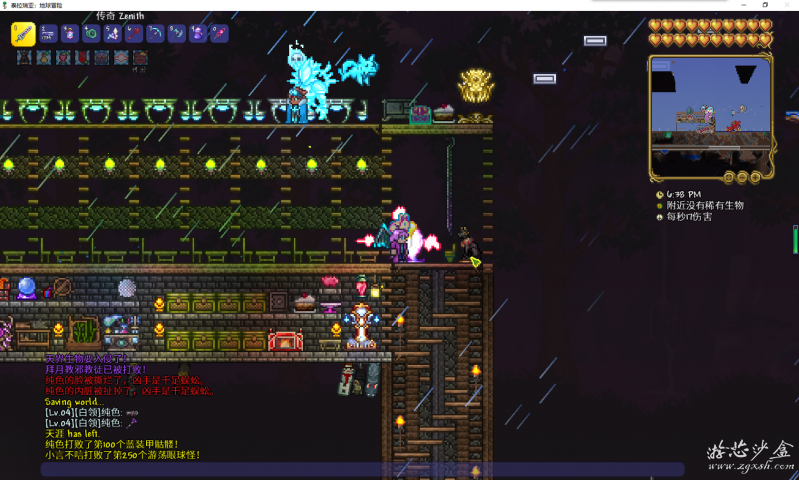Click the minimap in the gold frame
Viewport: 799px width, 480px height.
(710, 115)
